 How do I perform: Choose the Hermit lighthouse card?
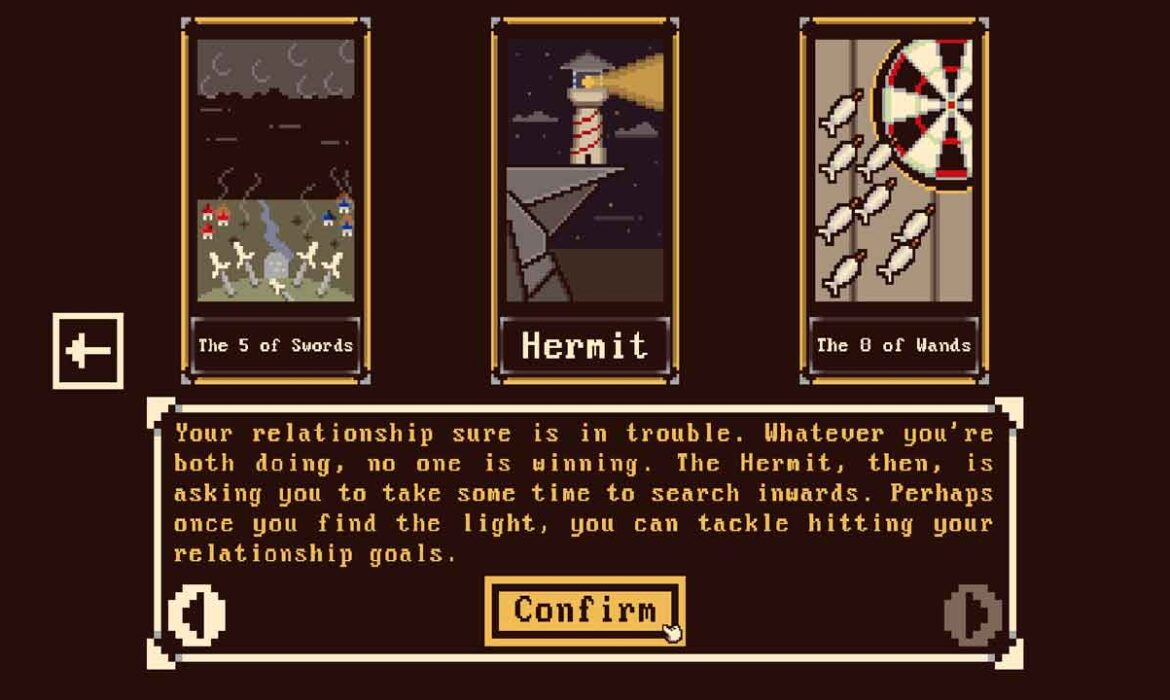tap(585, 200)
